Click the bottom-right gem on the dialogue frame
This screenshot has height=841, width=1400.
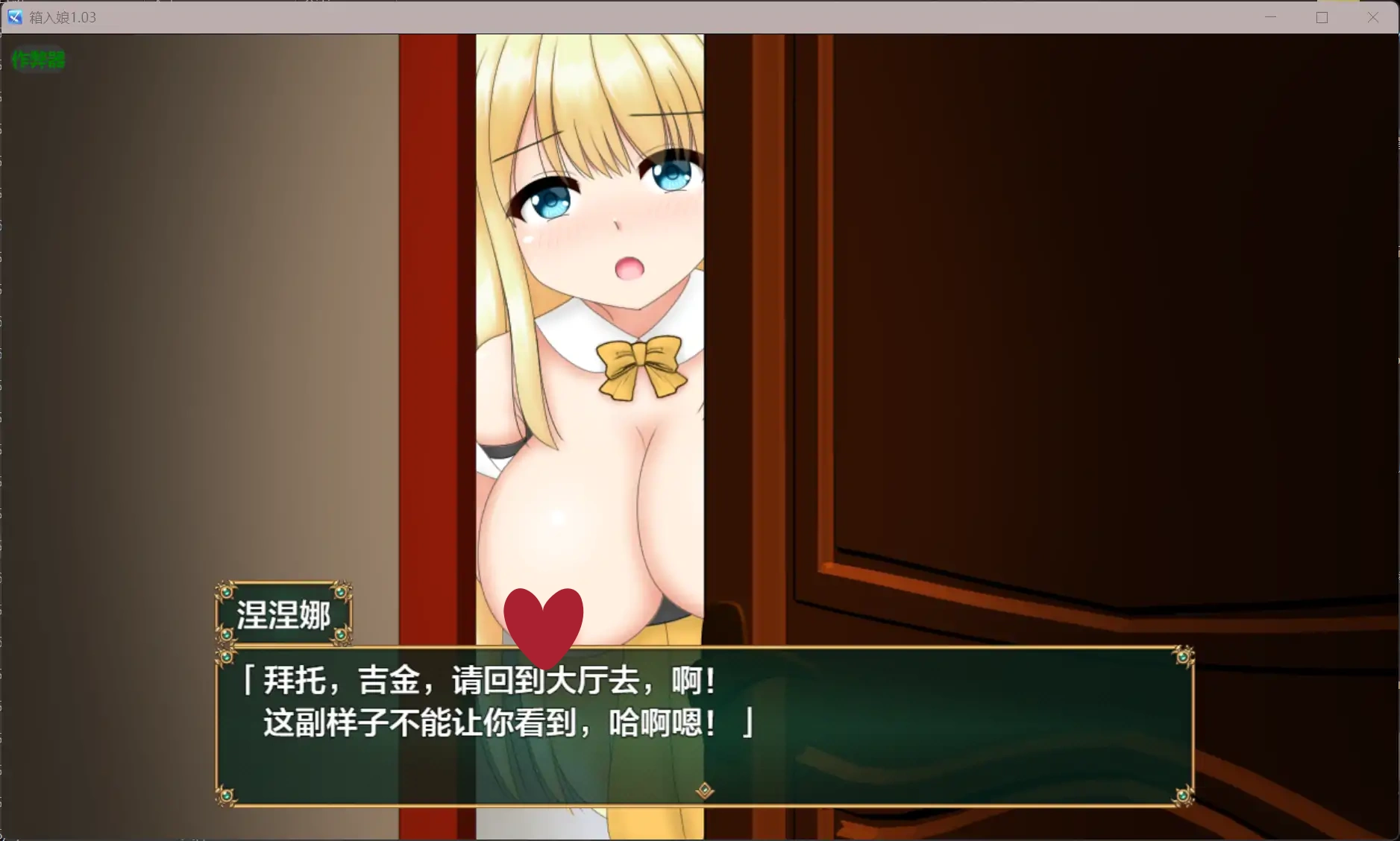tap(1182, 798)
